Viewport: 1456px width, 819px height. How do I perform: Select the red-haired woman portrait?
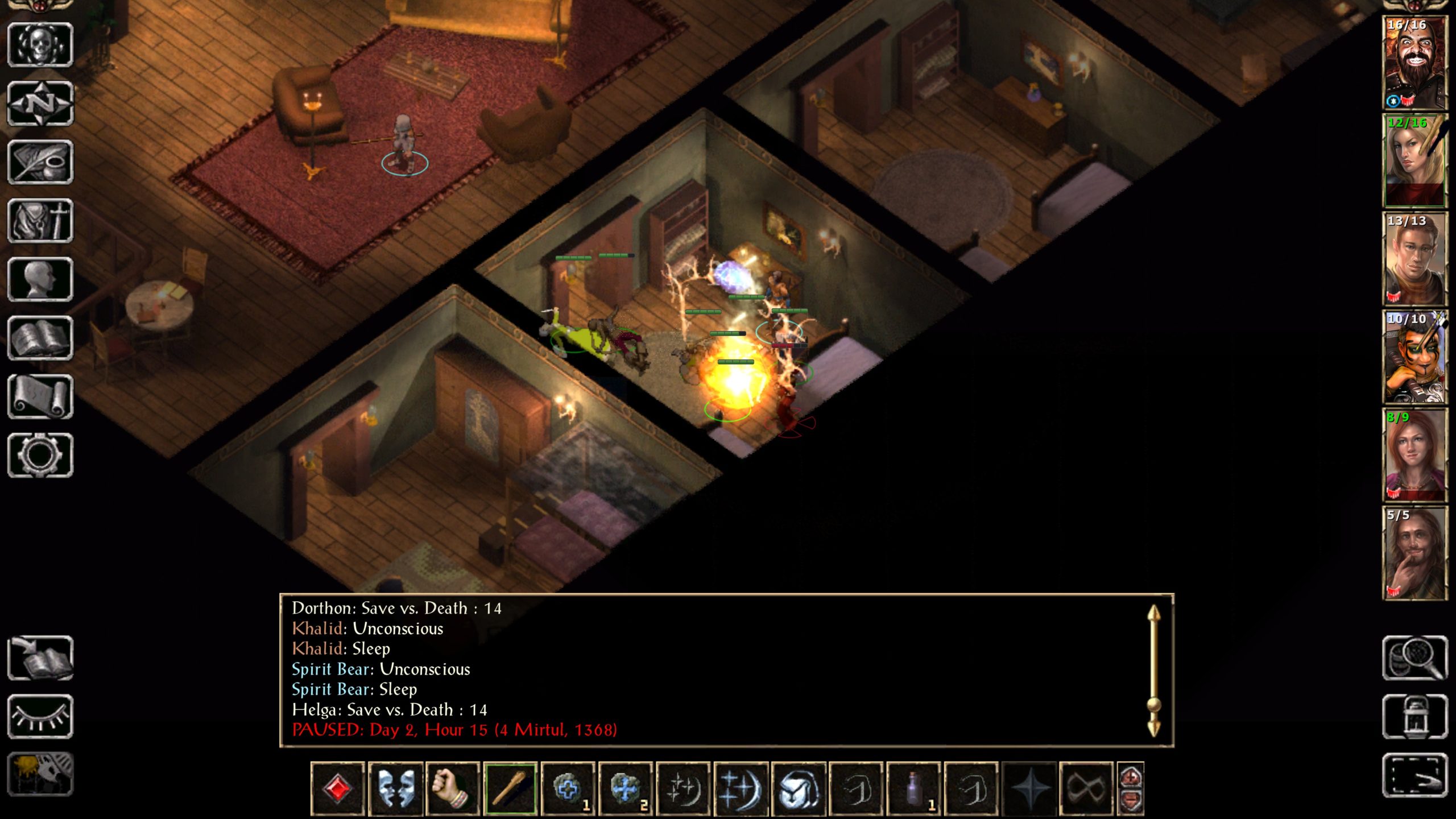click(x=1414, y=455)
